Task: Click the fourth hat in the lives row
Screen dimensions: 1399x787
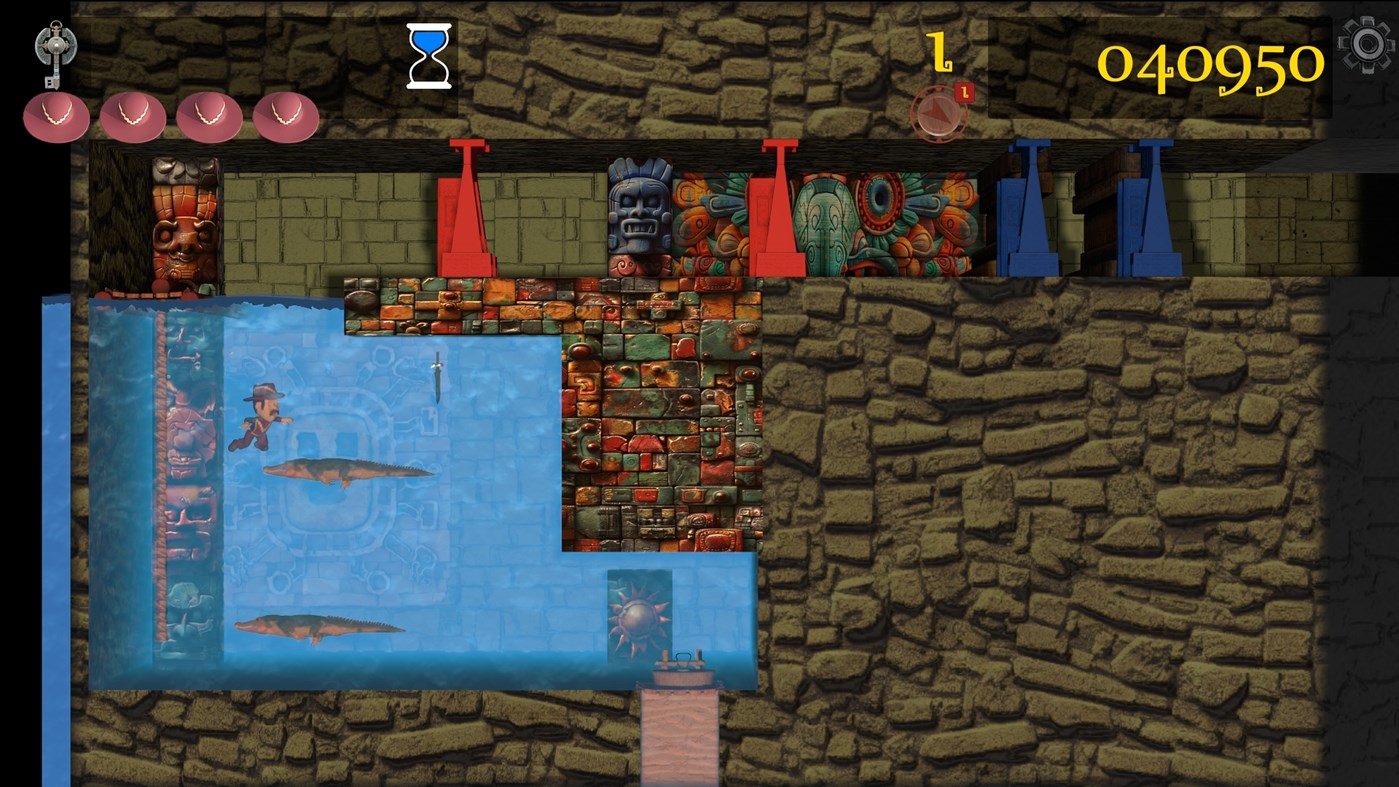Action: coord(285,117)
